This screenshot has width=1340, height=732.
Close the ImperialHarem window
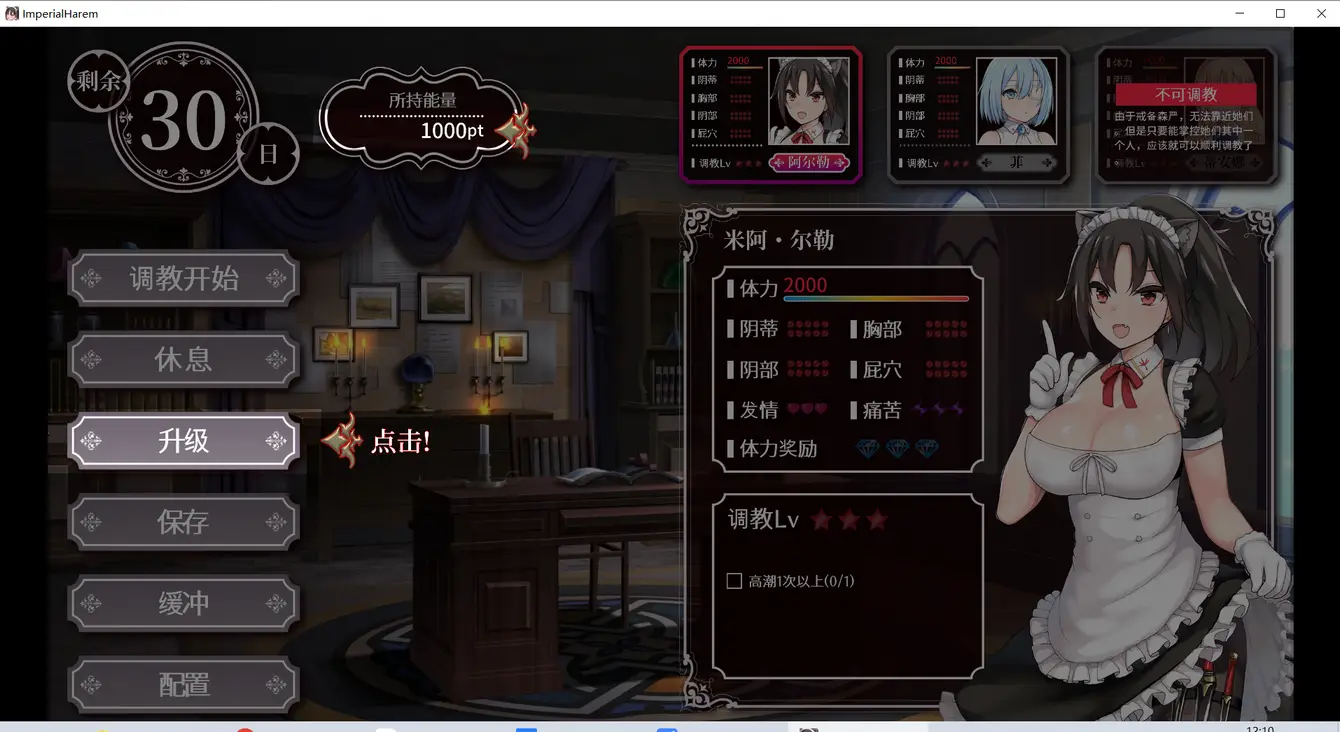(x=1320, y=13)
